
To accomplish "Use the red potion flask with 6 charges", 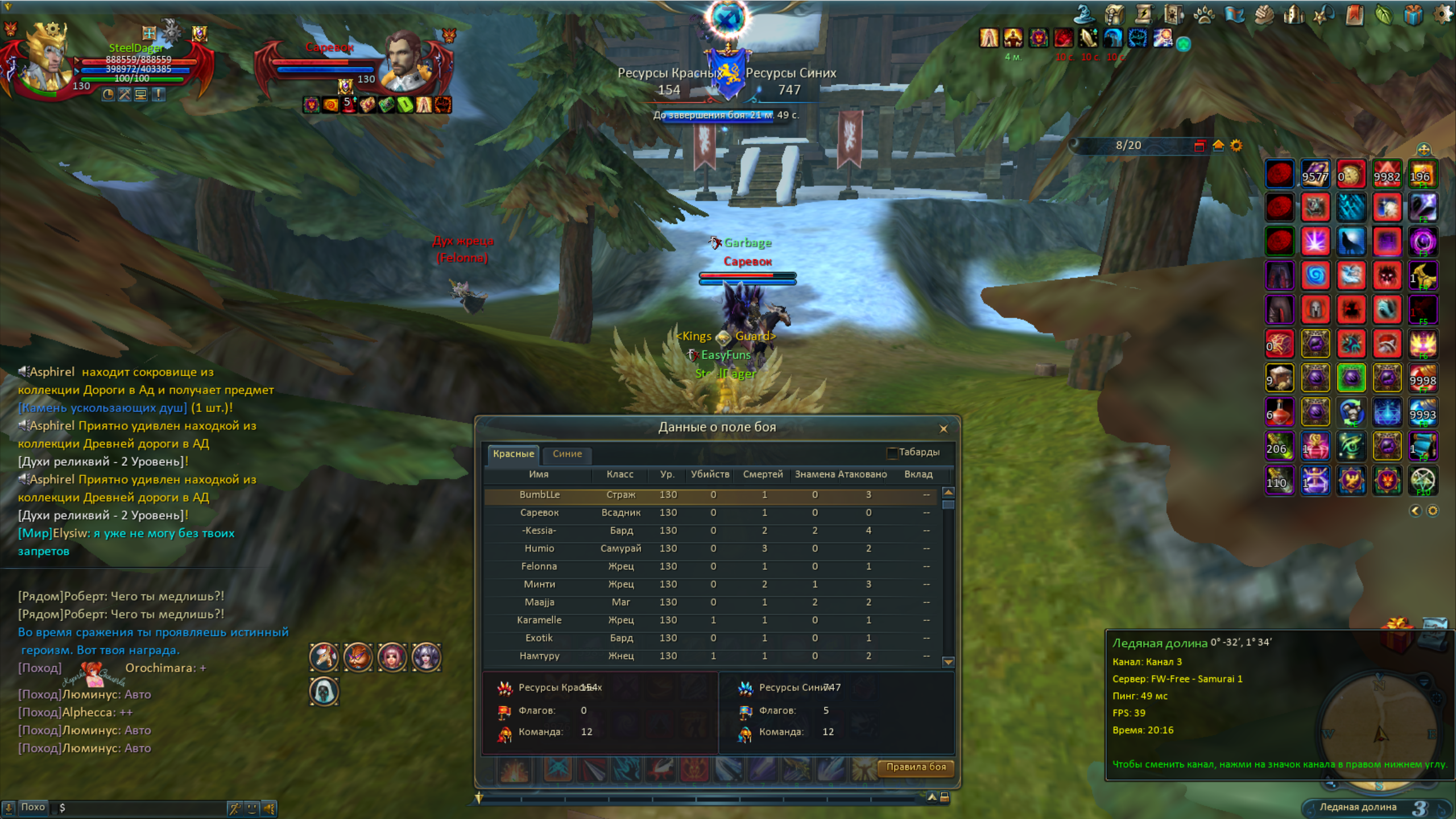I will [1280, 412].
